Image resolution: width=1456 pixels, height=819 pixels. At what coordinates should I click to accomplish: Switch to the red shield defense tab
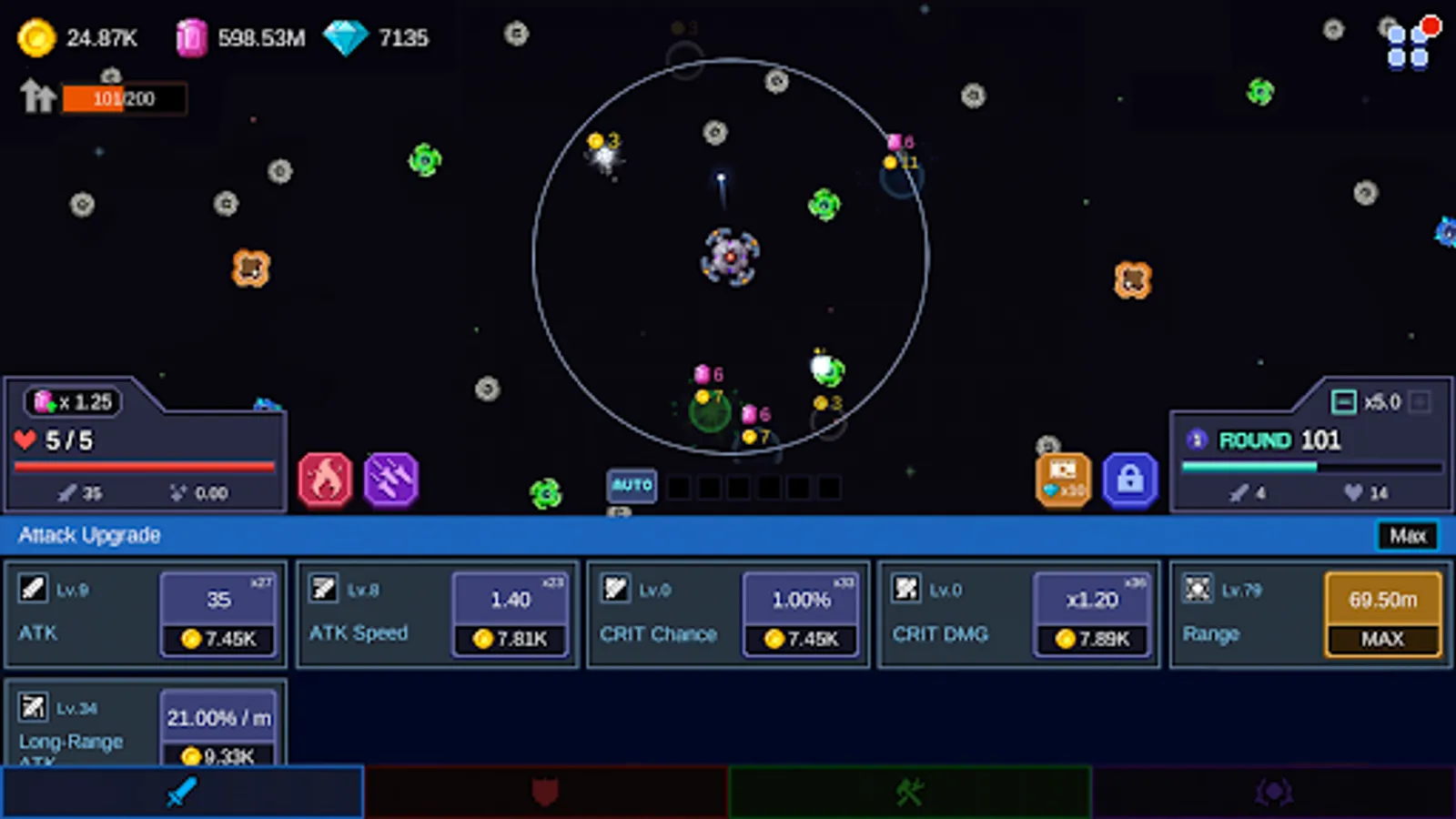pyautogui.click(x=546, y=792)
